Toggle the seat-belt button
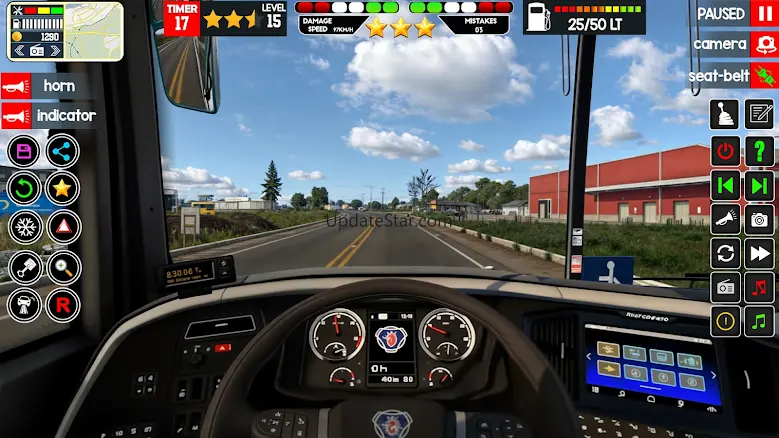 (733, 75)
